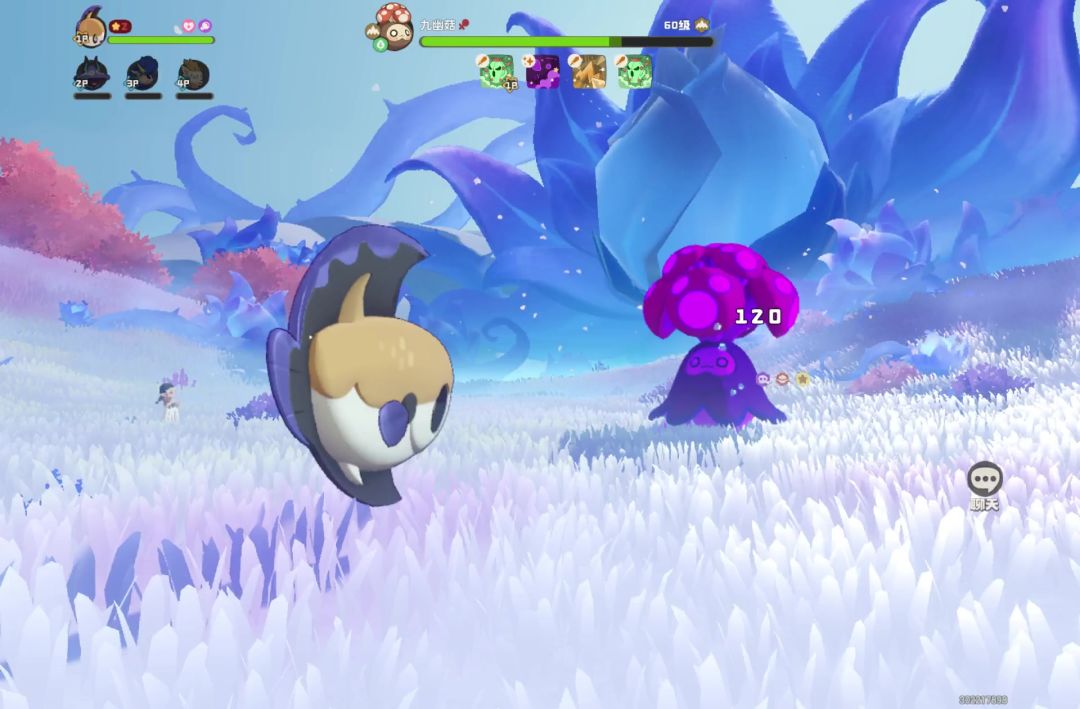This screenshot has height=709, width=1080.
Task: Open the chat speech bubble button
Action: tap(985, 478)
